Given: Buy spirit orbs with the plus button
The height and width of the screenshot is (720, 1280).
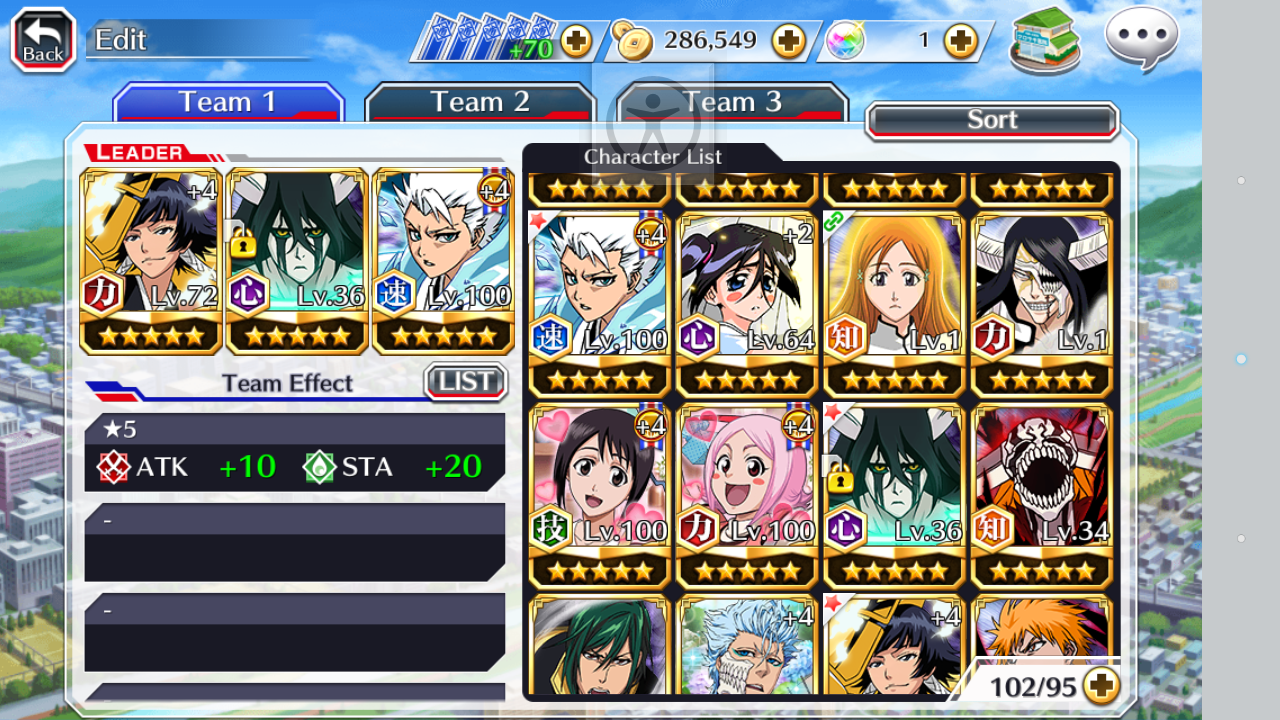Looking at the screenshot, I should coord(960,41).
